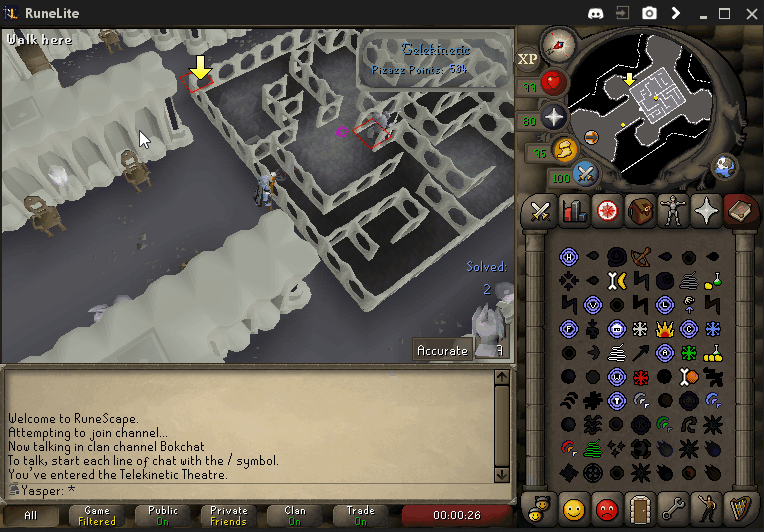Open the world map globe
Image resolution: width=764 pixels, height=532 pixels.
pyautogui.click(x=724, y=167)
